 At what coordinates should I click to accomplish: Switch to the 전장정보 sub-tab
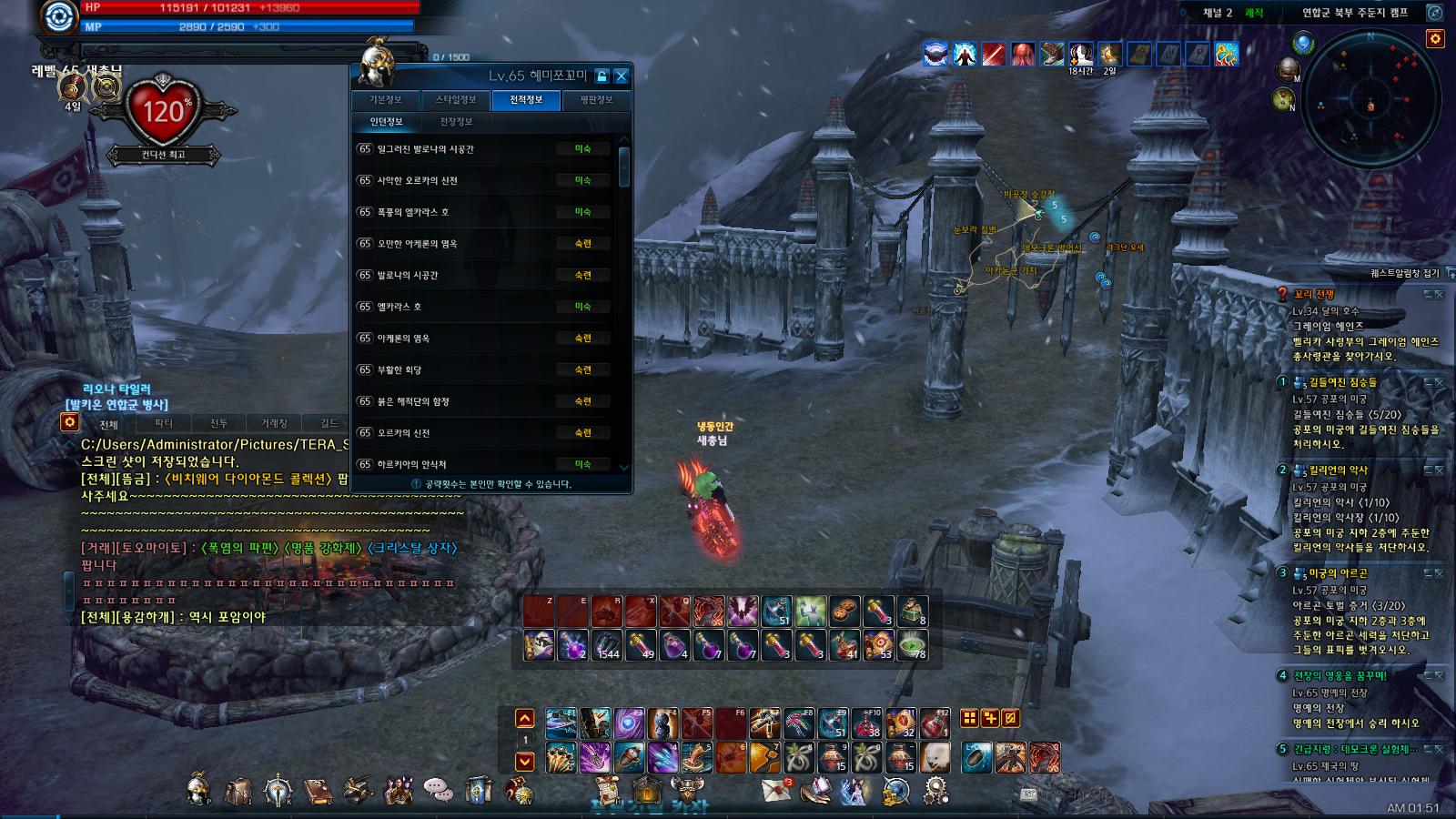[x=456, y=122]
